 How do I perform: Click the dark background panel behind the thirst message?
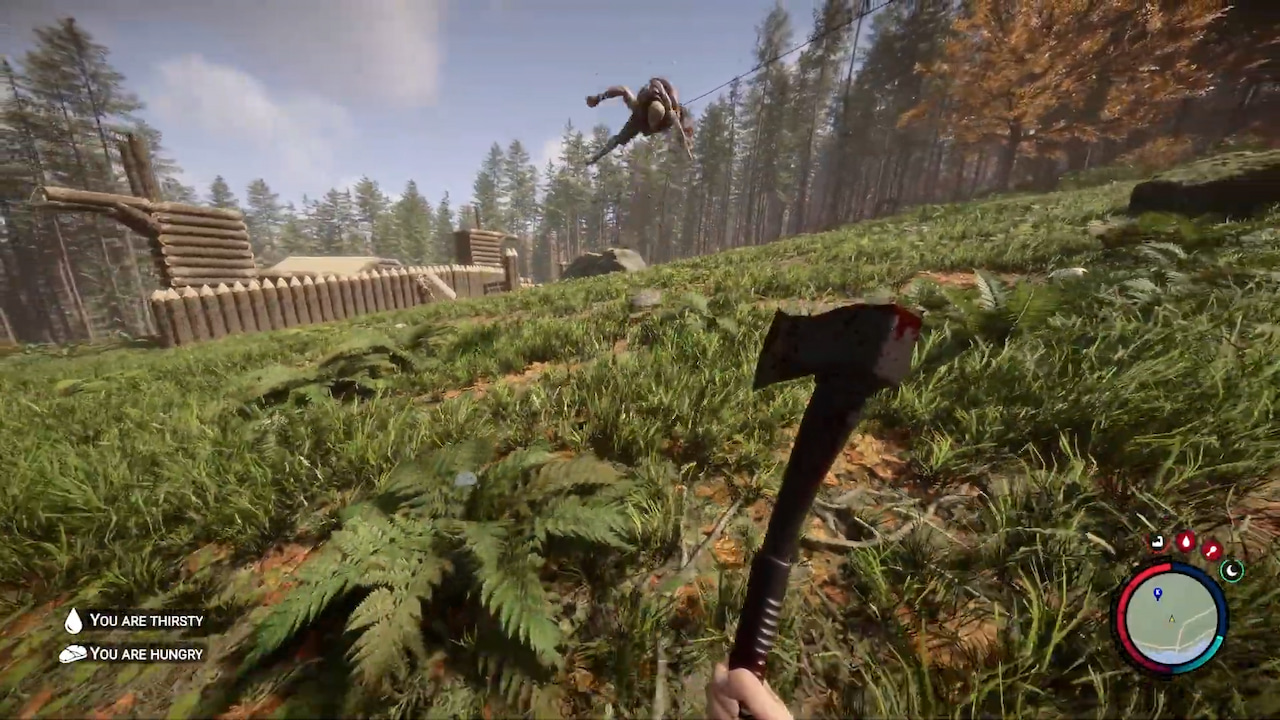tap(150, 621)
